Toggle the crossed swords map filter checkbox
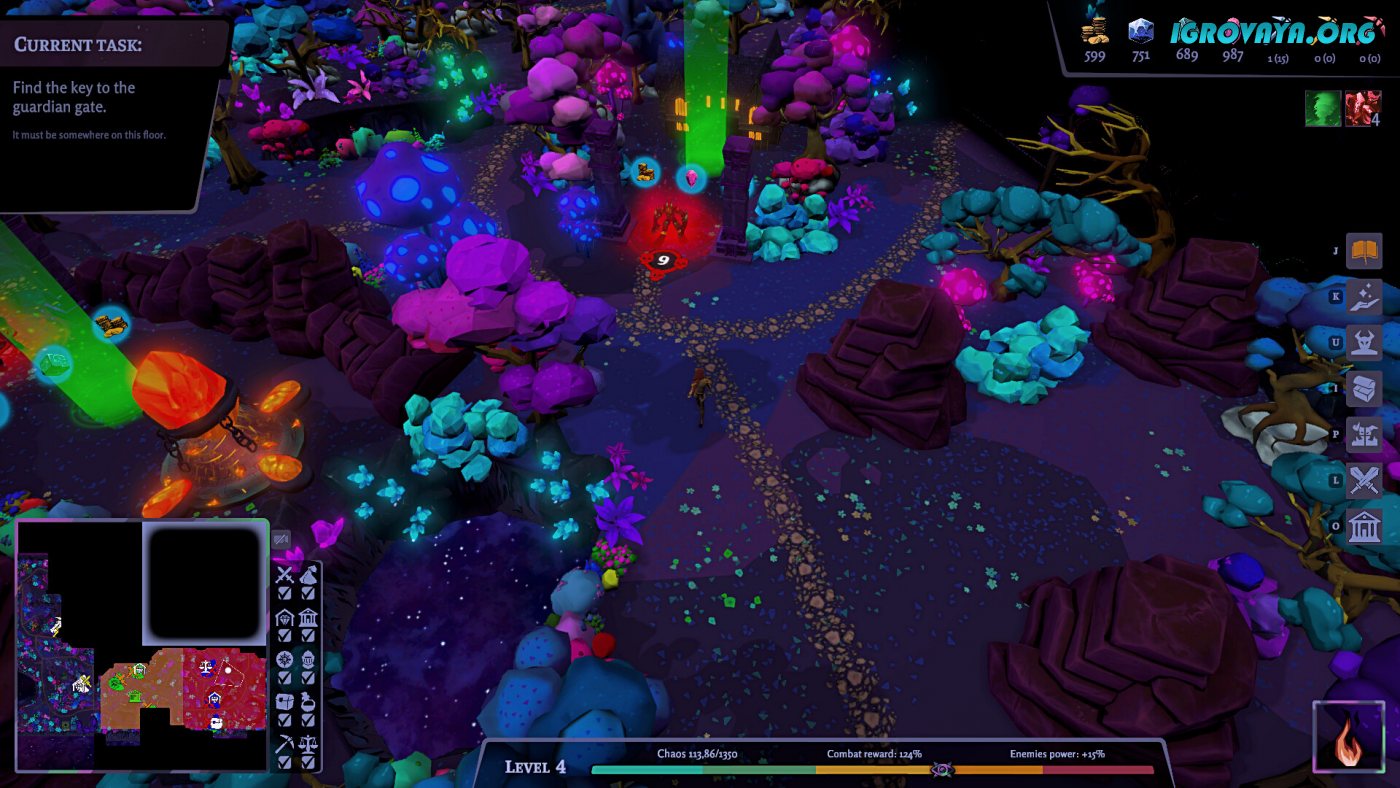 pos(285,593)
